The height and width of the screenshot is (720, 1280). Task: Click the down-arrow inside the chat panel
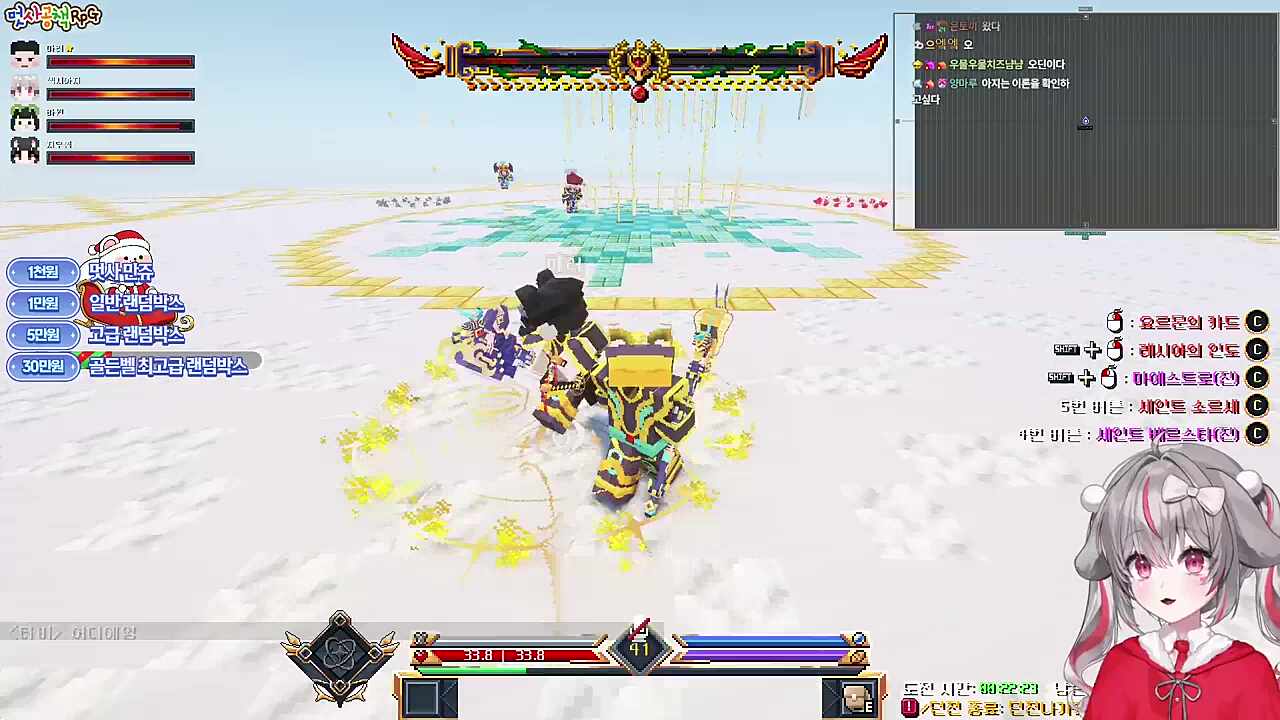pyautogui.click(x=1085, y=121)
